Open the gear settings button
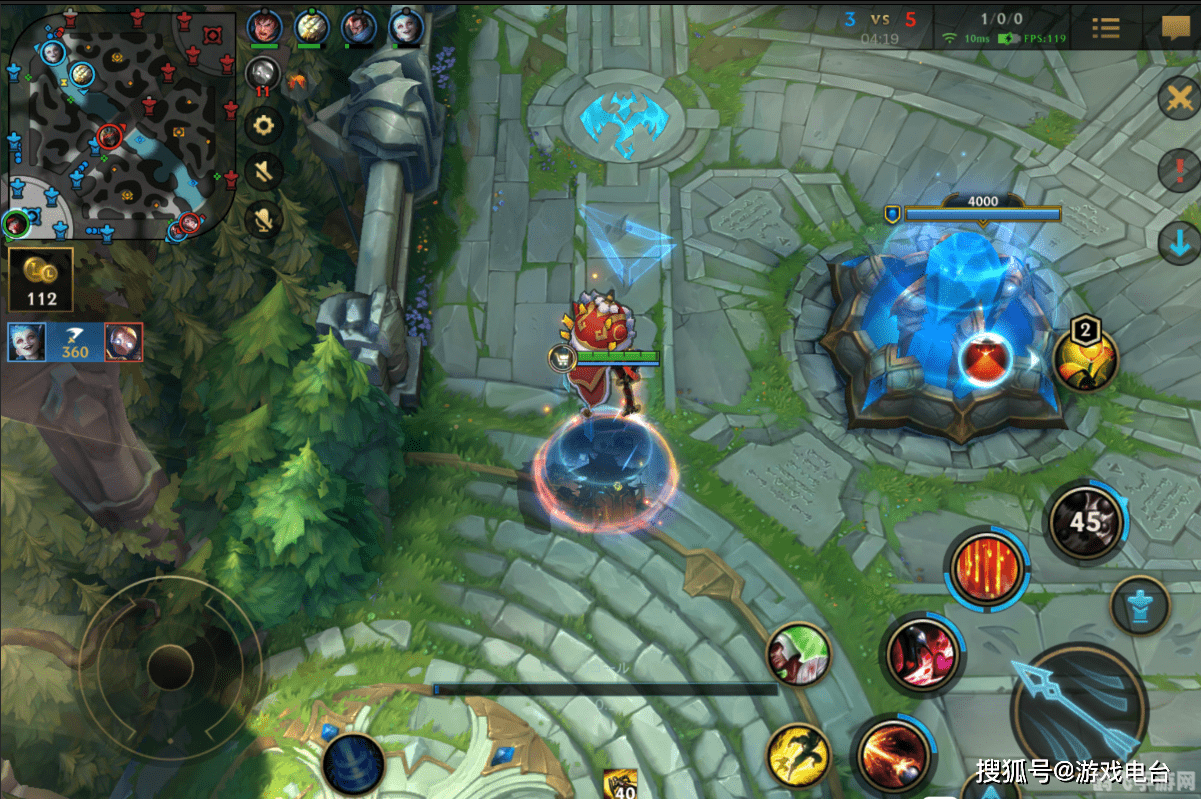Screen dimensions: 1201x799 click(x=264, y=125)
